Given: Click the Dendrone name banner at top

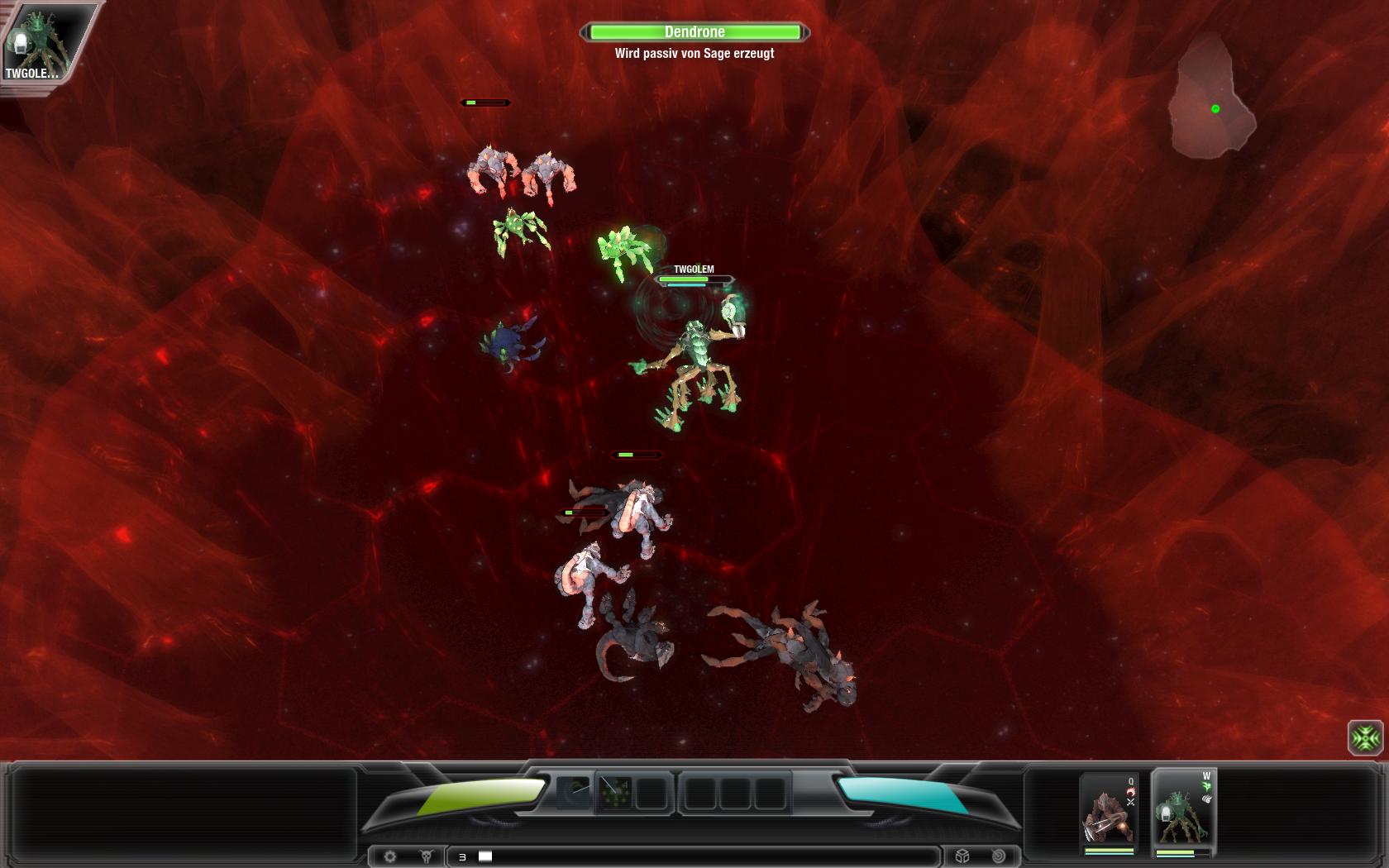Looking at the screenshot, I should point(694,31).
